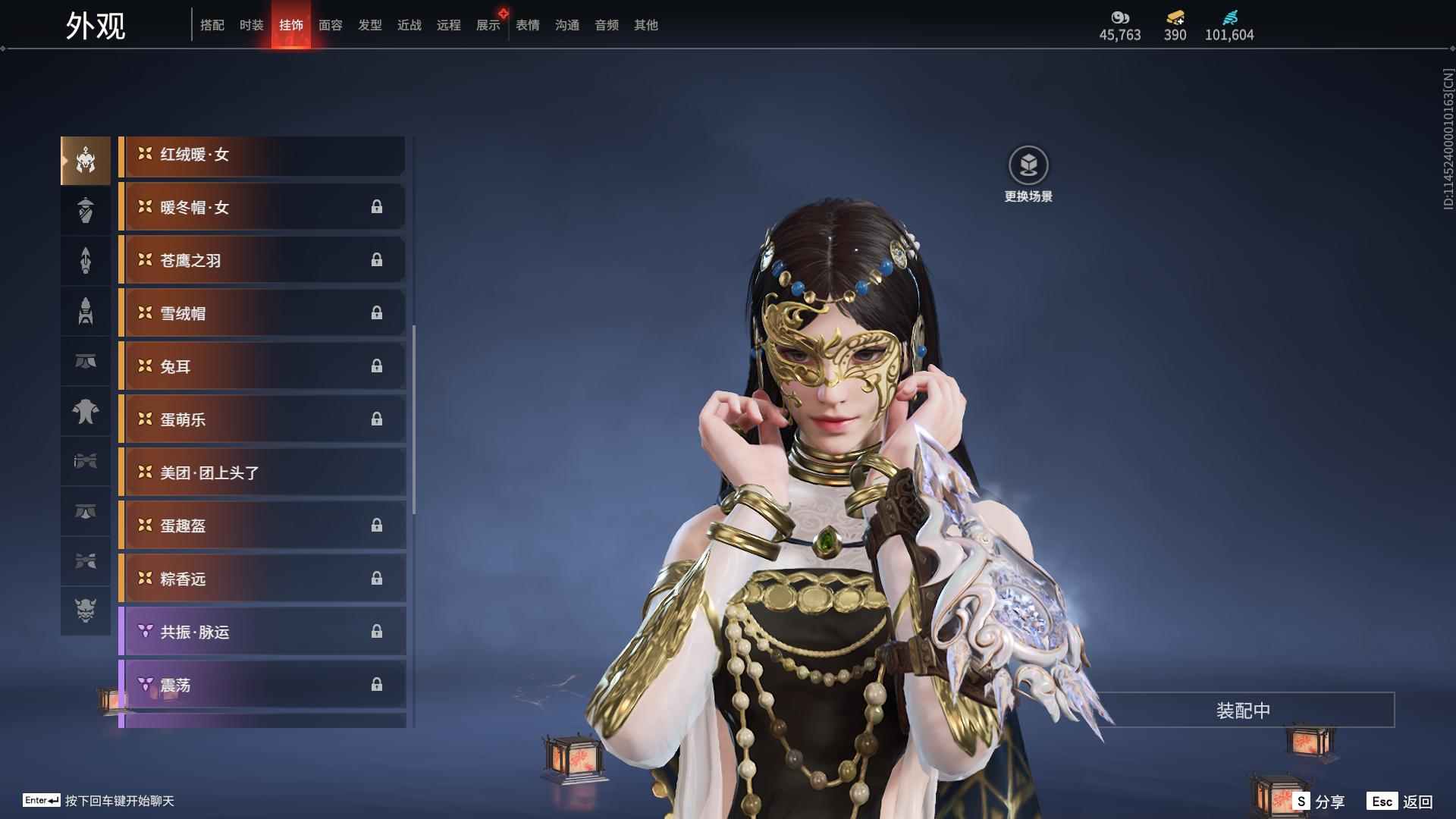Screen dimensions: 1456x819
Task: Go to the 发型 tab
Action: [369, 25]
